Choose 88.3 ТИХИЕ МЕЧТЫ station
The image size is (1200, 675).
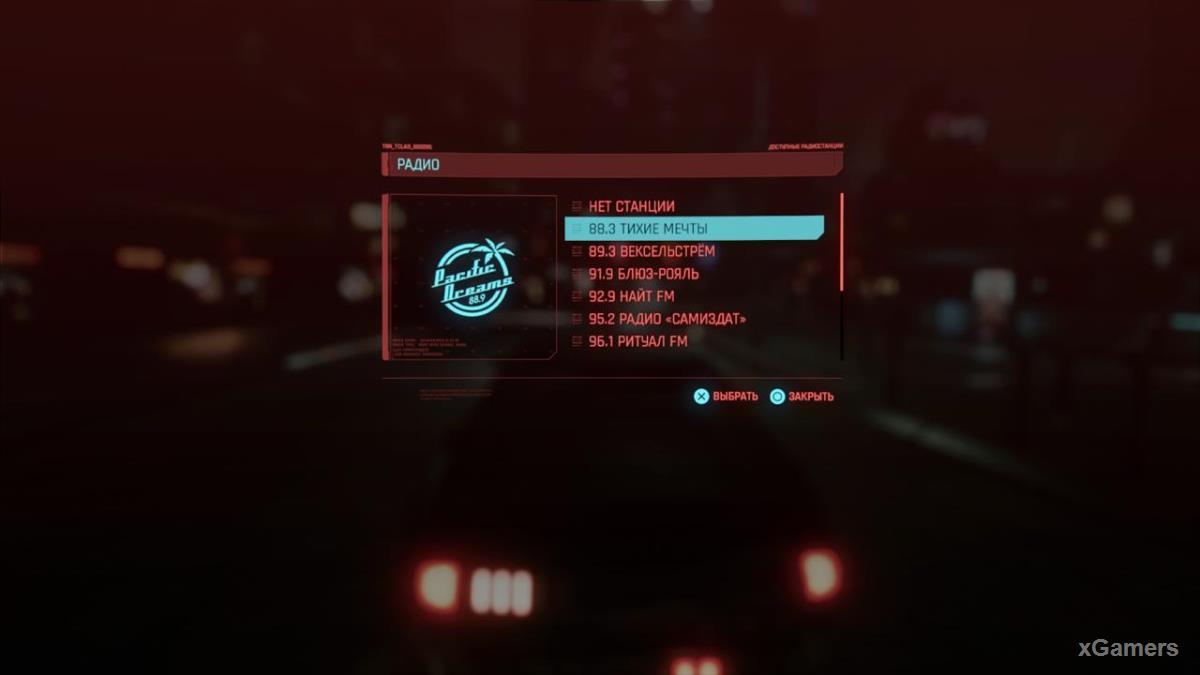[x=693, y=229]
